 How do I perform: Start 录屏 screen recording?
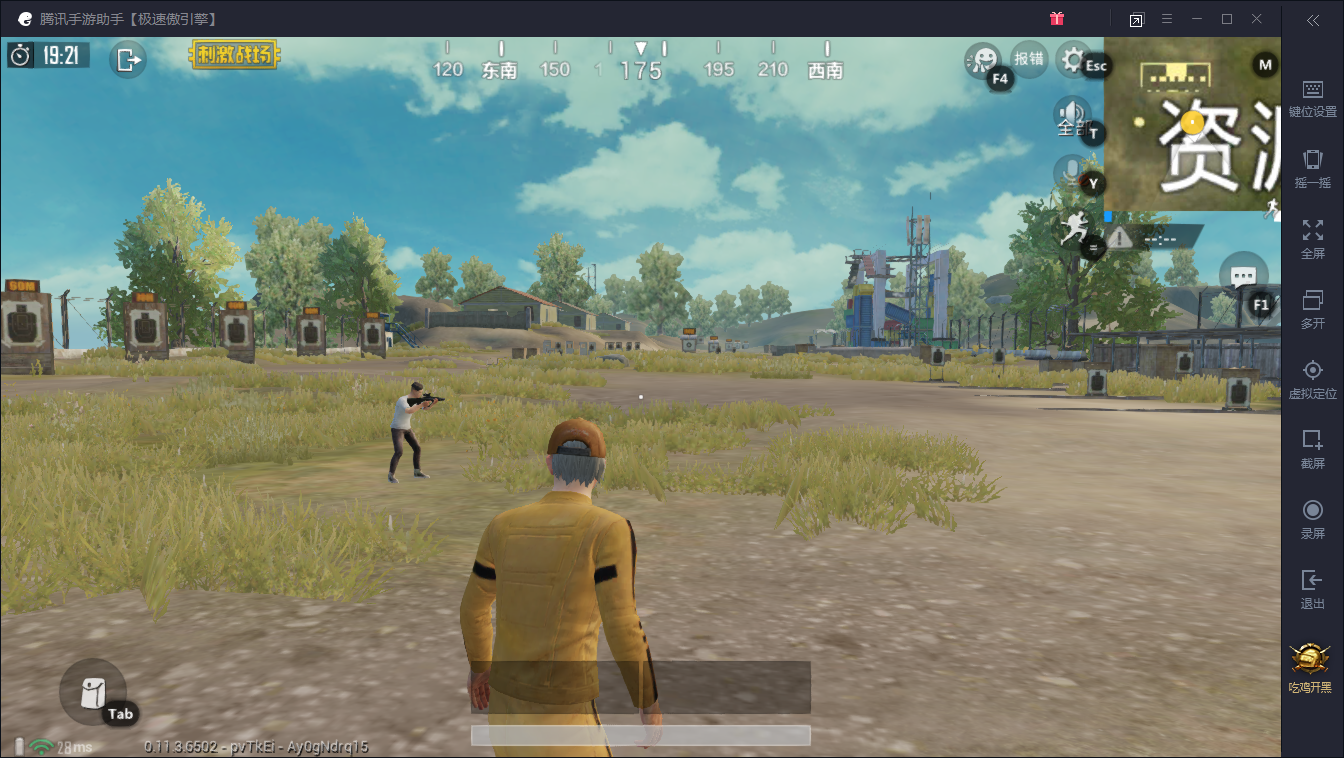(1313, 519)
